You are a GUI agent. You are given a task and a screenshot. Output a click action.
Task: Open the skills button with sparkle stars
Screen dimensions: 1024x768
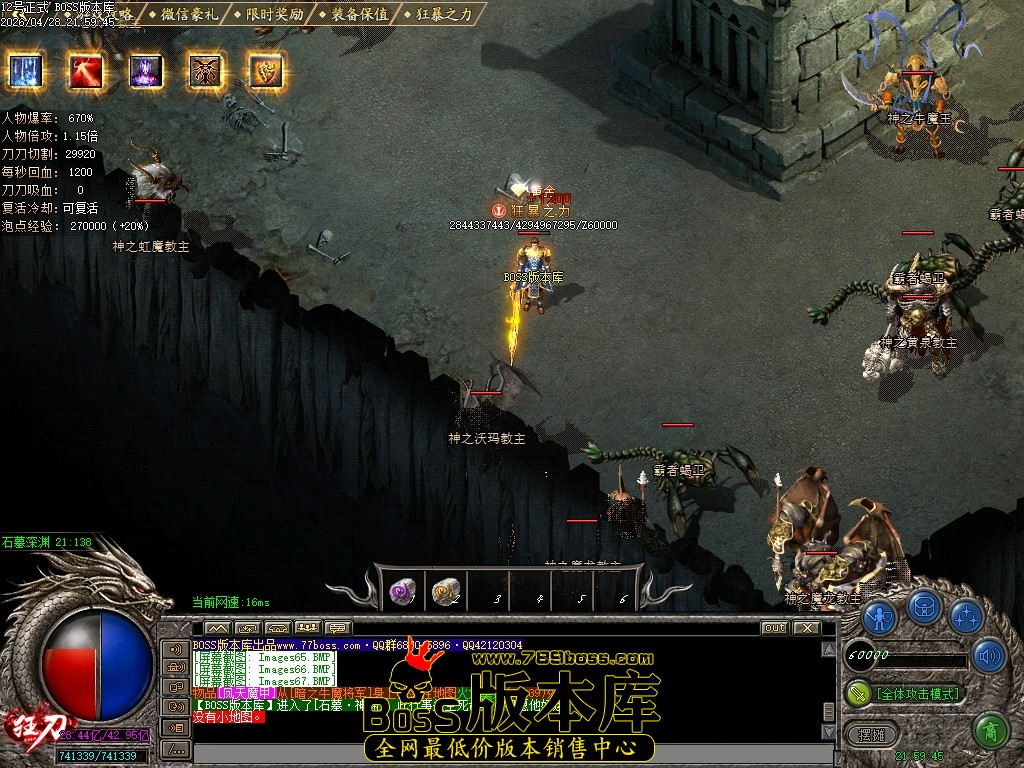(966, 617)
